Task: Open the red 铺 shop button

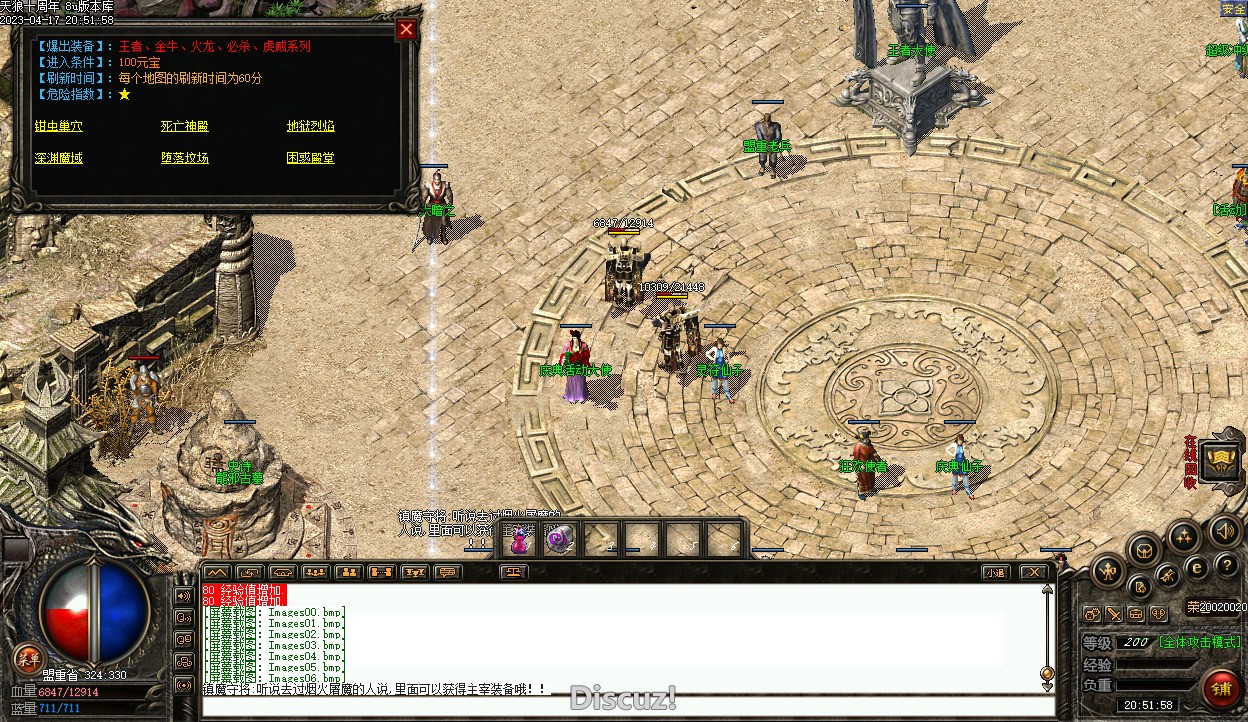Action: click(1221, 687)
